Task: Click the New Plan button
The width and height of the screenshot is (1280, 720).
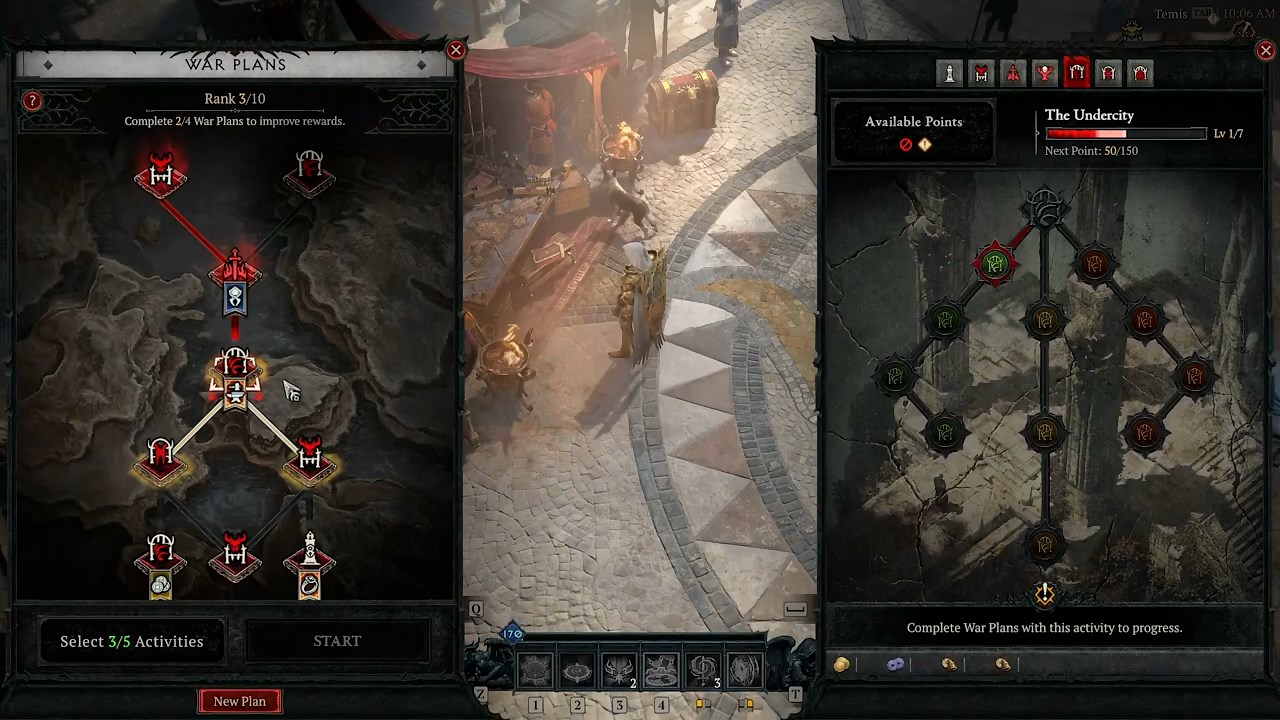Action: [x=239, y=701]
